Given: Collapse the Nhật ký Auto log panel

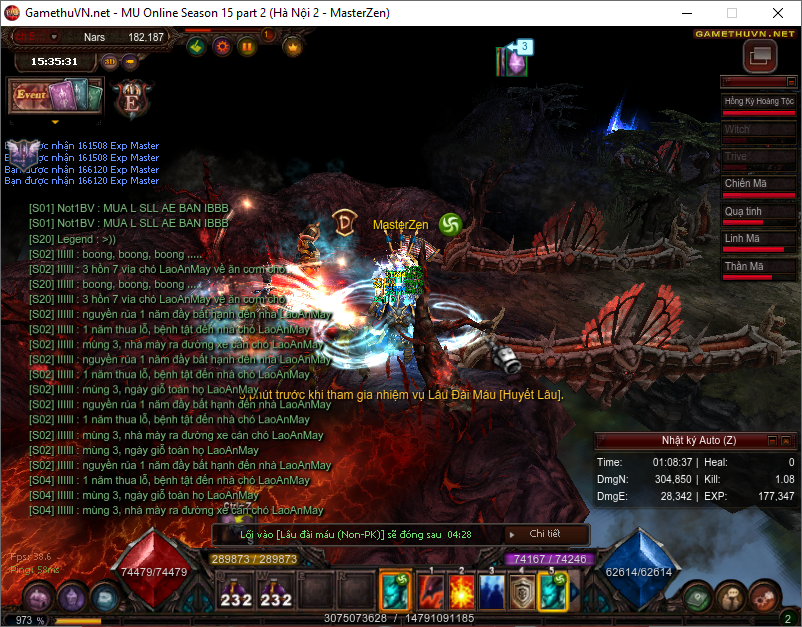Looking at the screenshot, I should [x=771, y=440].
